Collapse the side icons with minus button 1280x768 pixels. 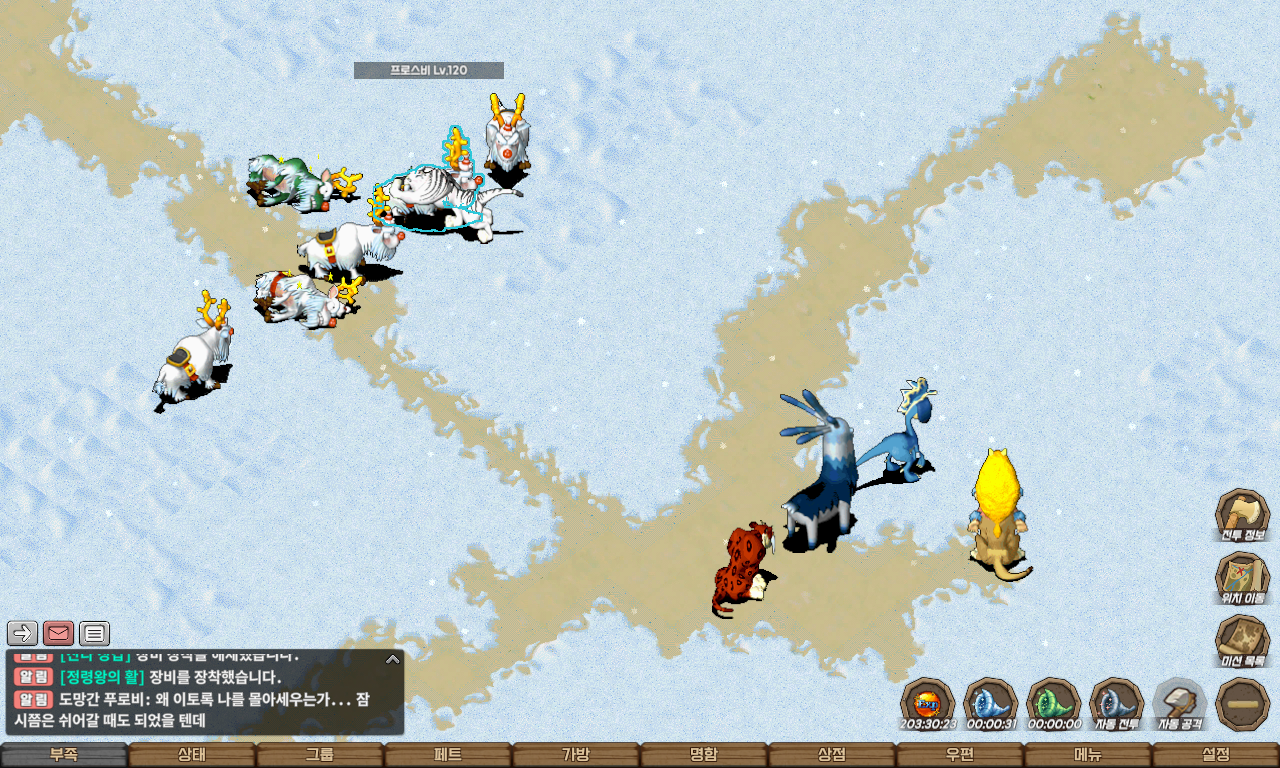[x=1242, y=704]
